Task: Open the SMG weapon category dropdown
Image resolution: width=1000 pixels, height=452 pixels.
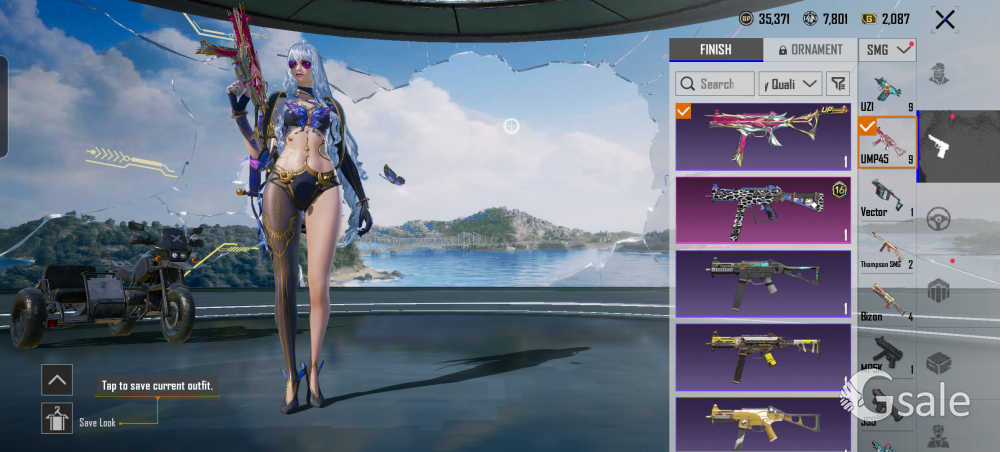Action: 888,49
